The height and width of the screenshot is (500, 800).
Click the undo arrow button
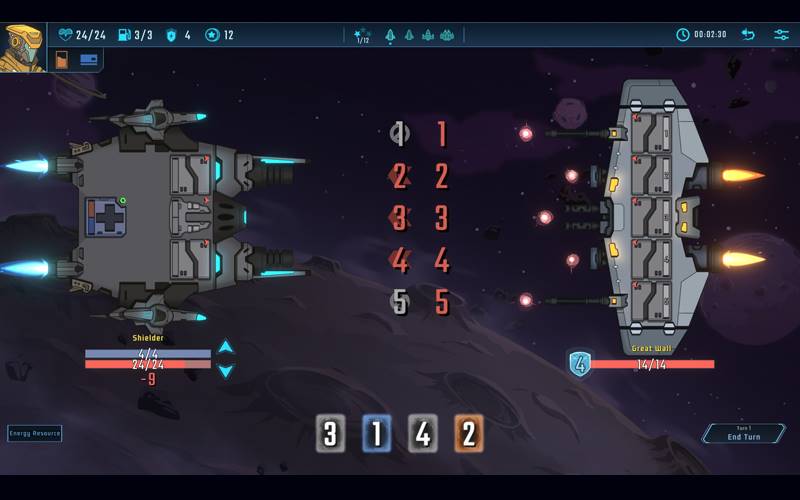click(x=747, y=35)
